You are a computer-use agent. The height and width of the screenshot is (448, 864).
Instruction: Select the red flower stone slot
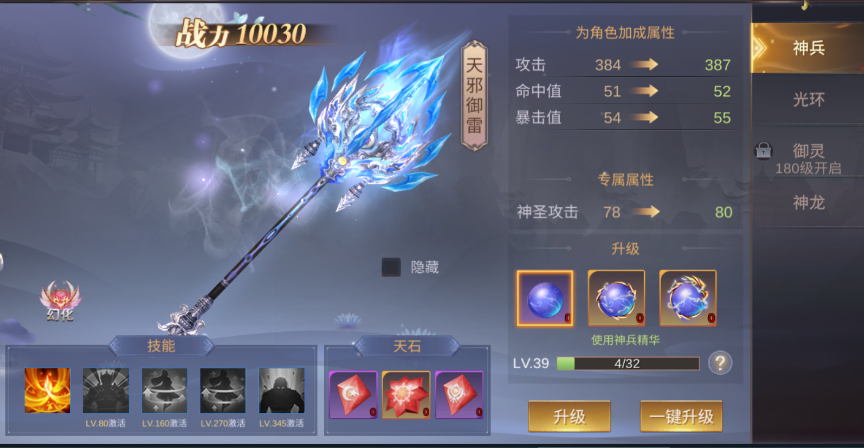coord(406,395)
